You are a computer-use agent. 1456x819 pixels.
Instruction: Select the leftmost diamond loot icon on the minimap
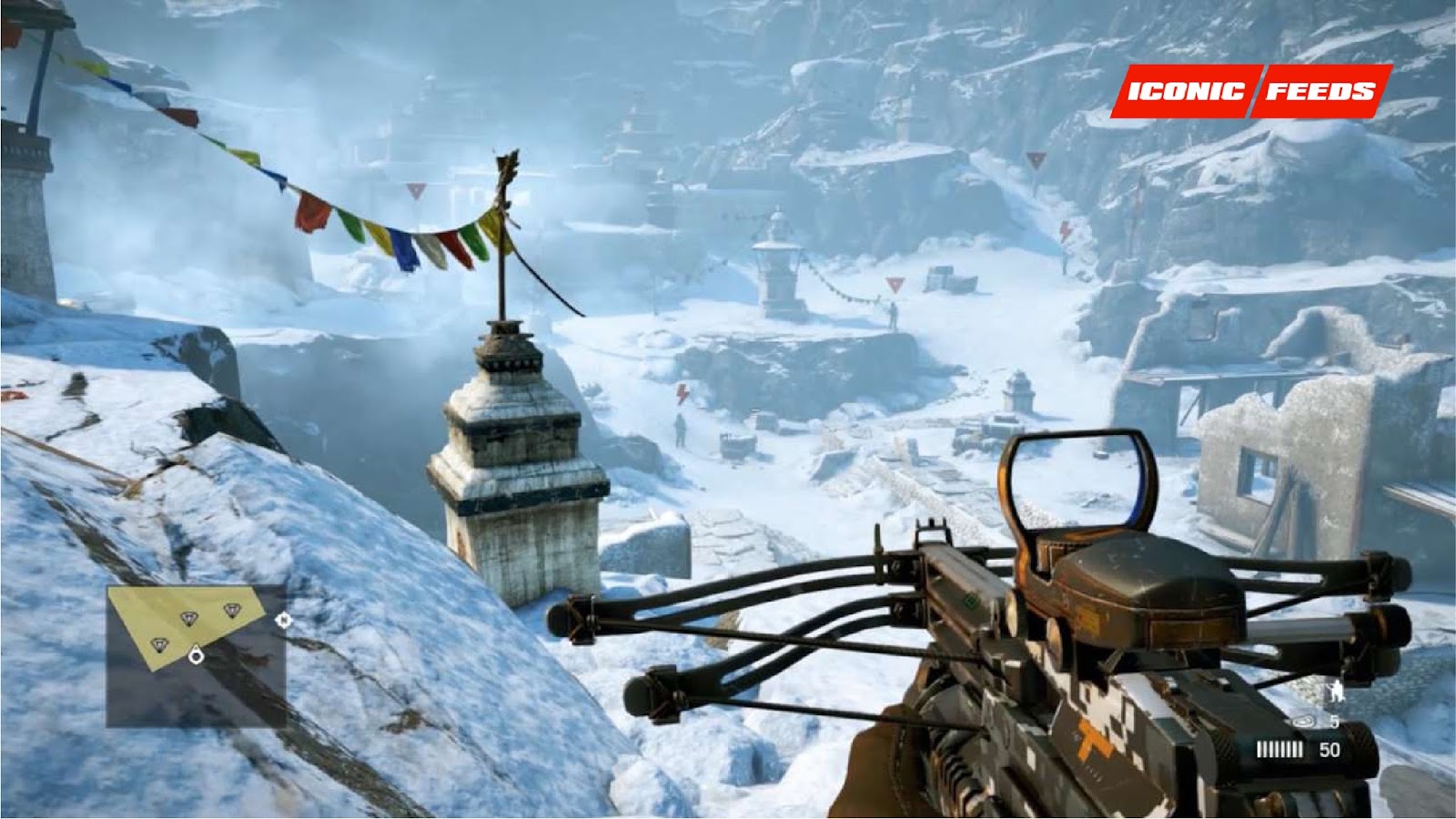[159, 644]
